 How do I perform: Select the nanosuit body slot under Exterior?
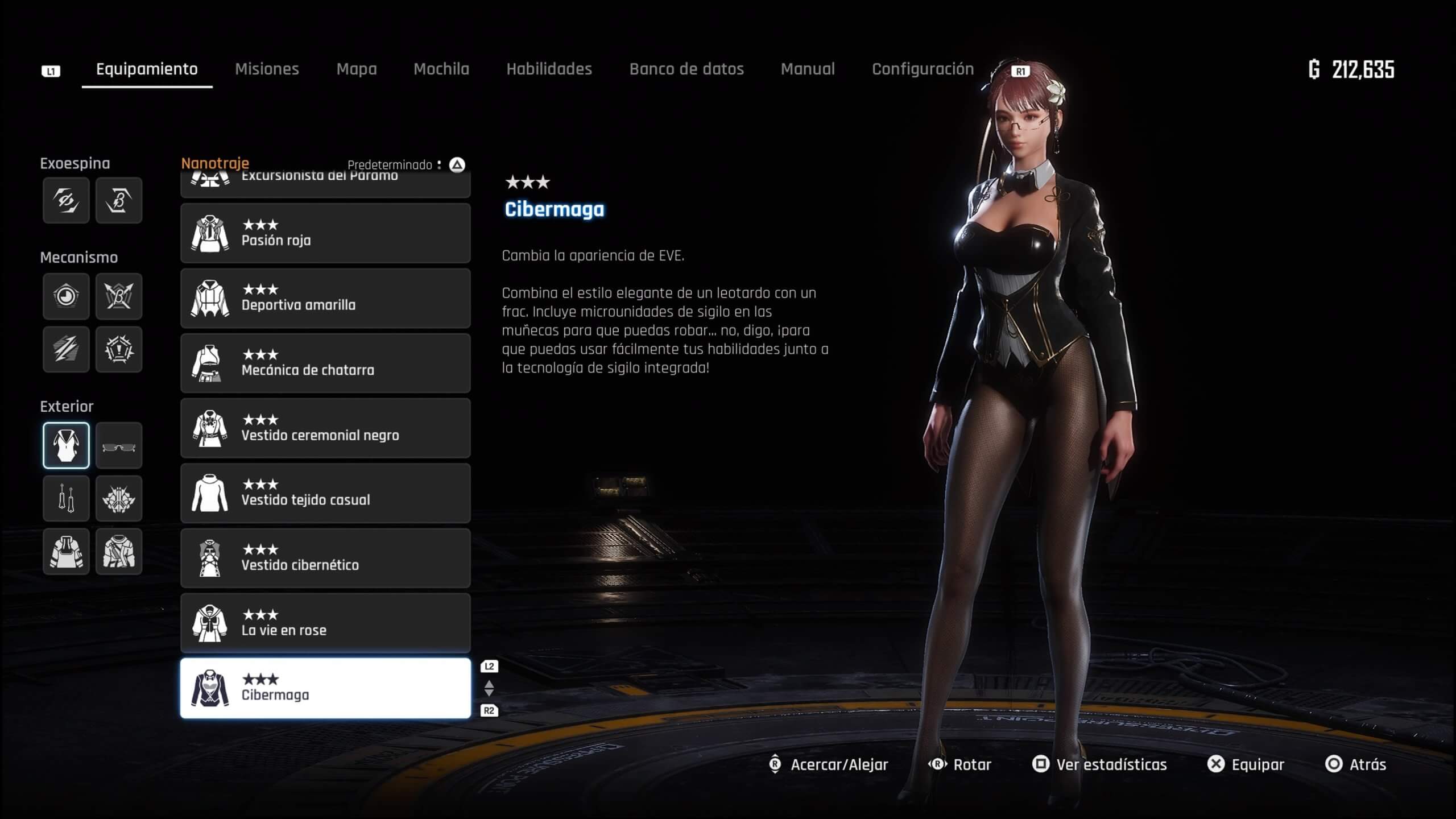click(66, 446)
